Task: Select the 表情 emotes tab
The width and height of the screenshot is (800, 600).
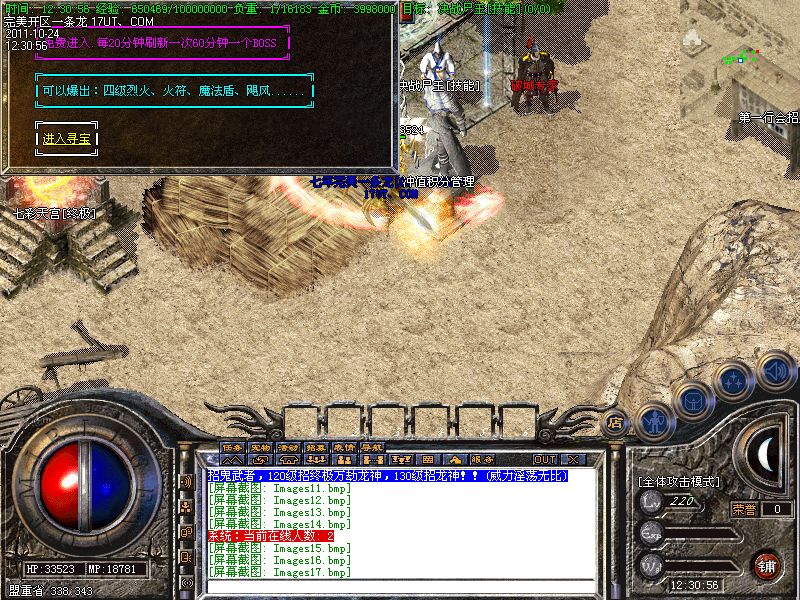Action: coord(344,446)
